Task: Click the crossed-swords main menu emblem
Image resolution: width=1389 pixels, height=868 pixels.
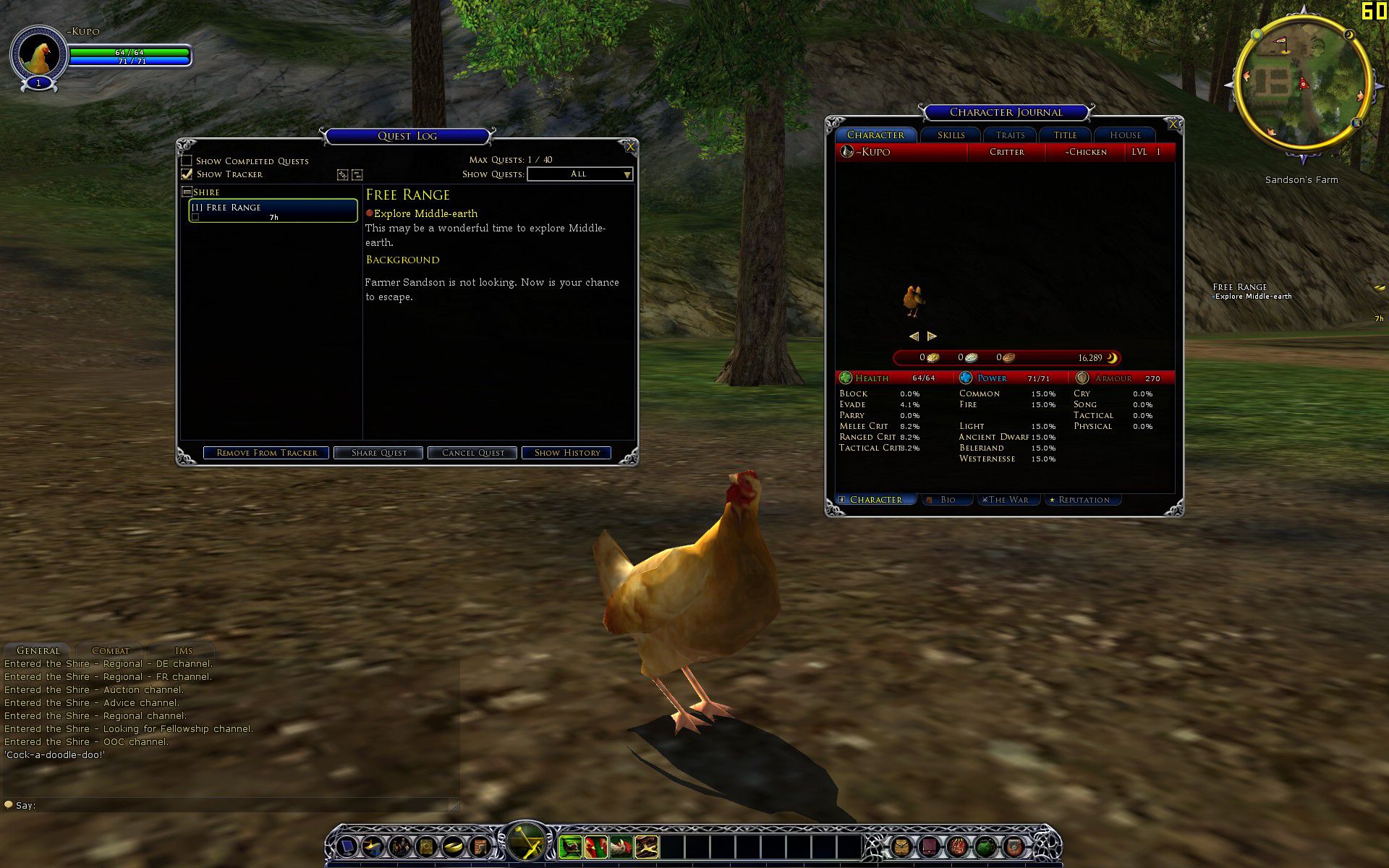Action: coord(526,841)
